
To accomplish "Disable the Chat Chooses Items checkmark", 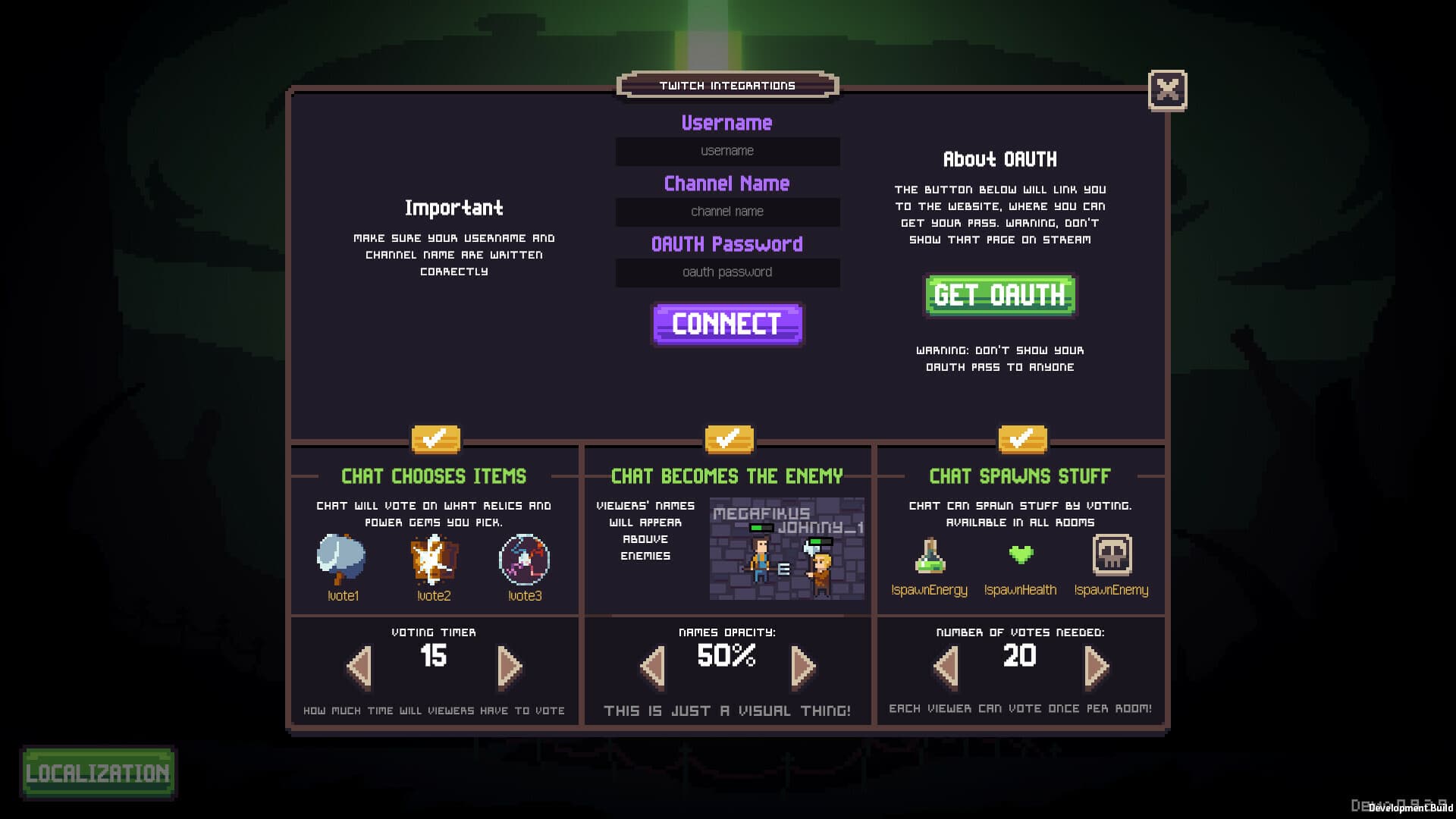I will point(435,438).
